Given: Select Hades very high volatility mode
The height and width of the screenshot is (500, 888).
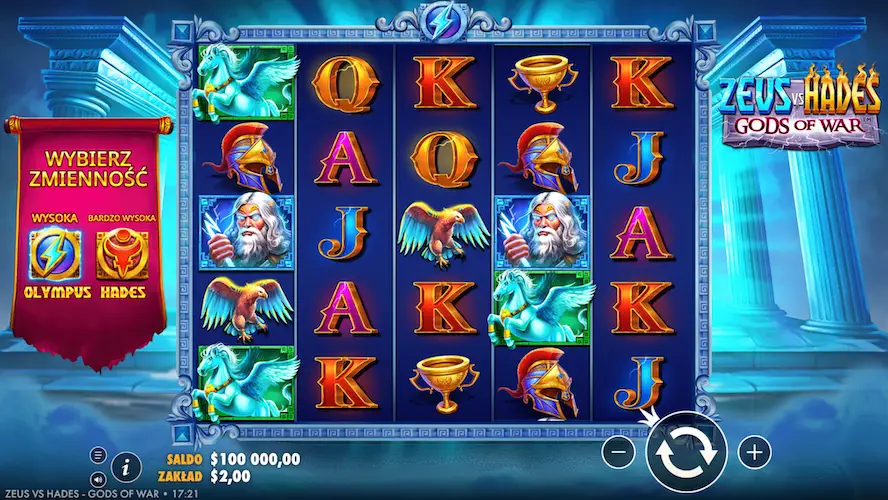Looking at the screenshot, I should click(x=121, y=256).
